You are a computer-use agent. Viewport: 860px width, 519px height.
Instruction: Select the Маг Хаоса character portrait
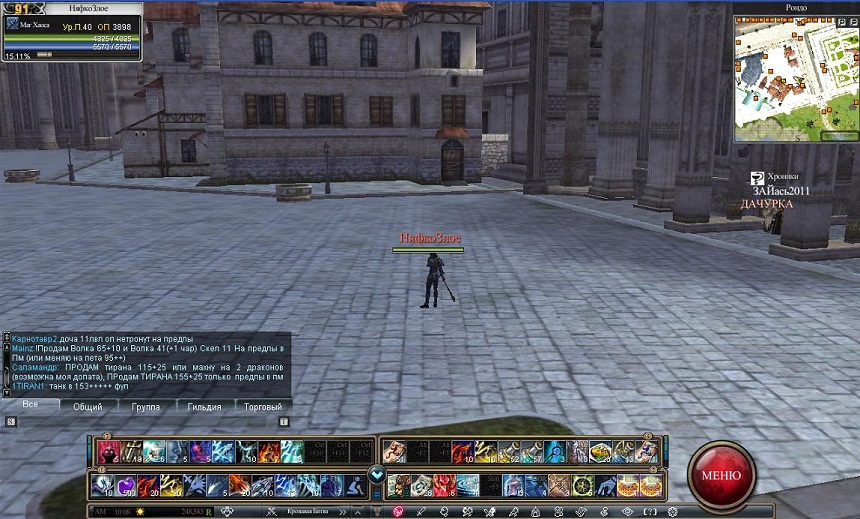coord(13,24)
